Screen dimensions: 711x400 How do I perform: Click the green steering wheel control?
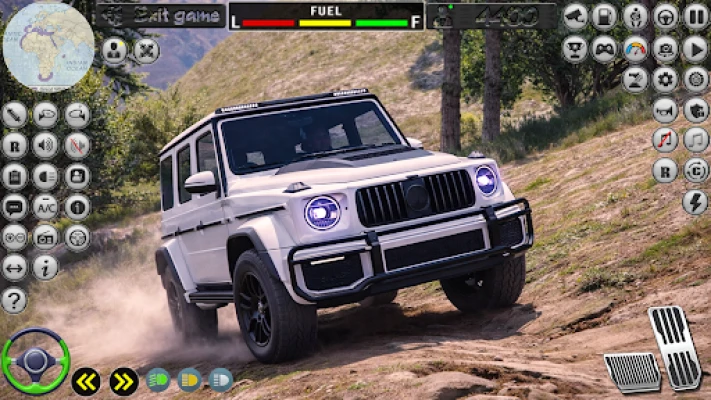coord(35,362)
